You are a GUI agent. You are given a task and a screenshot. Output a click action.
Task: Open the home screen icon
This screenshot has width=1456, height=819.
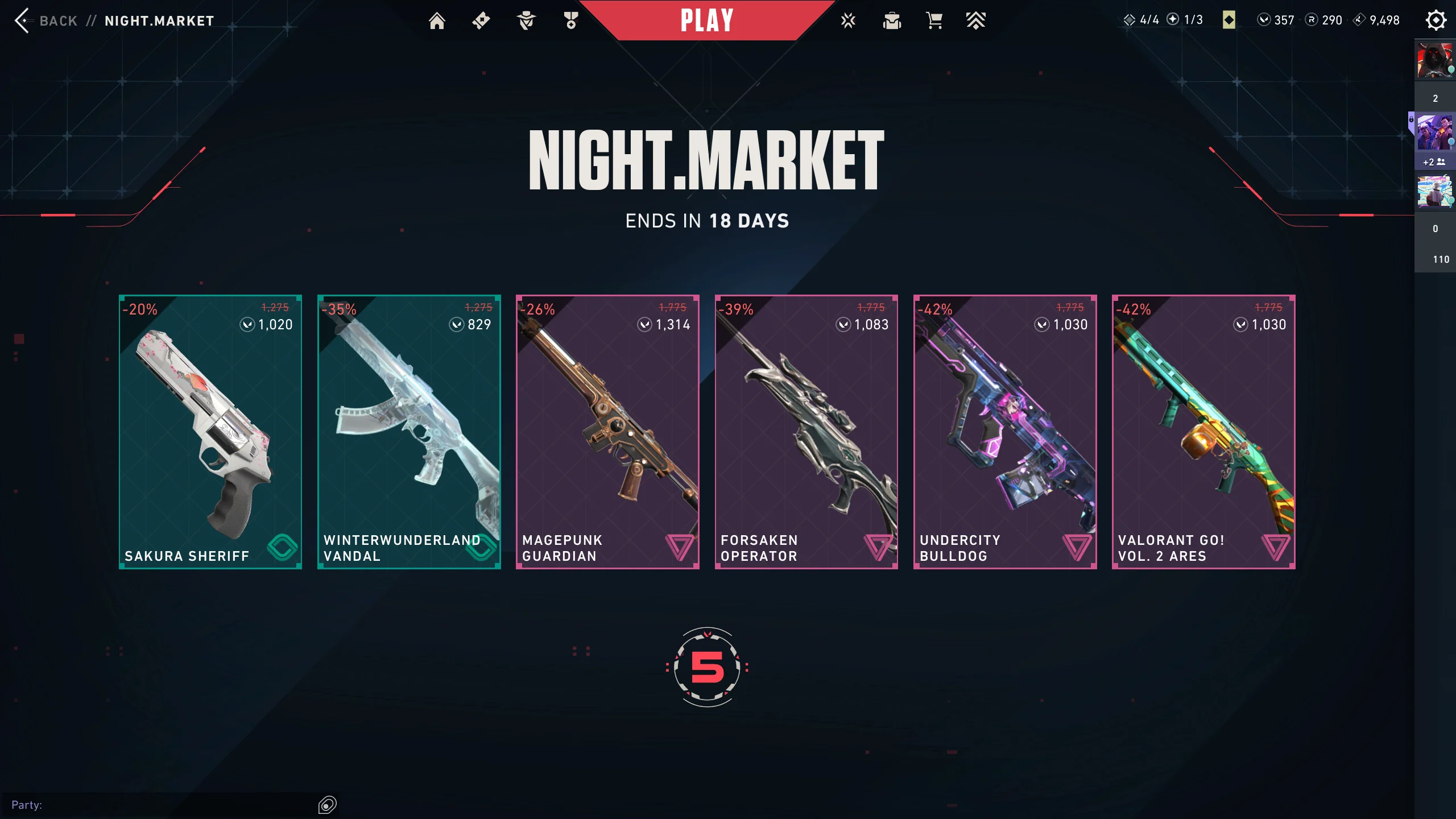[437, 21]
